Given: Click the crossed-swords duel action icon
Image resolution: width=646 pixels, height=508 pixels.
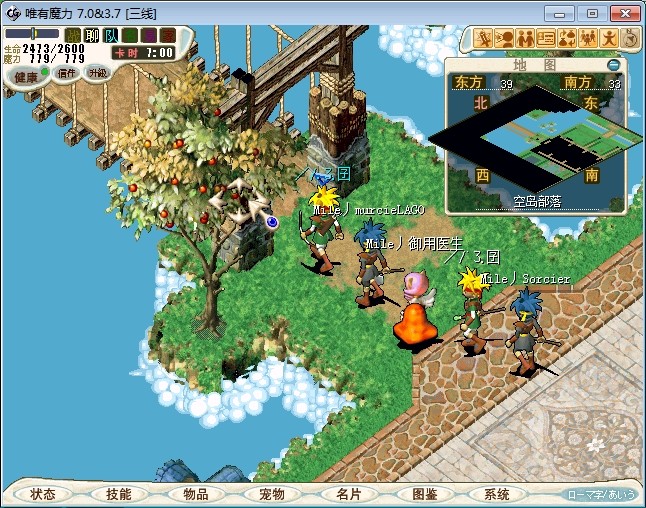Looking at the screenshot, I should (483, 38).
